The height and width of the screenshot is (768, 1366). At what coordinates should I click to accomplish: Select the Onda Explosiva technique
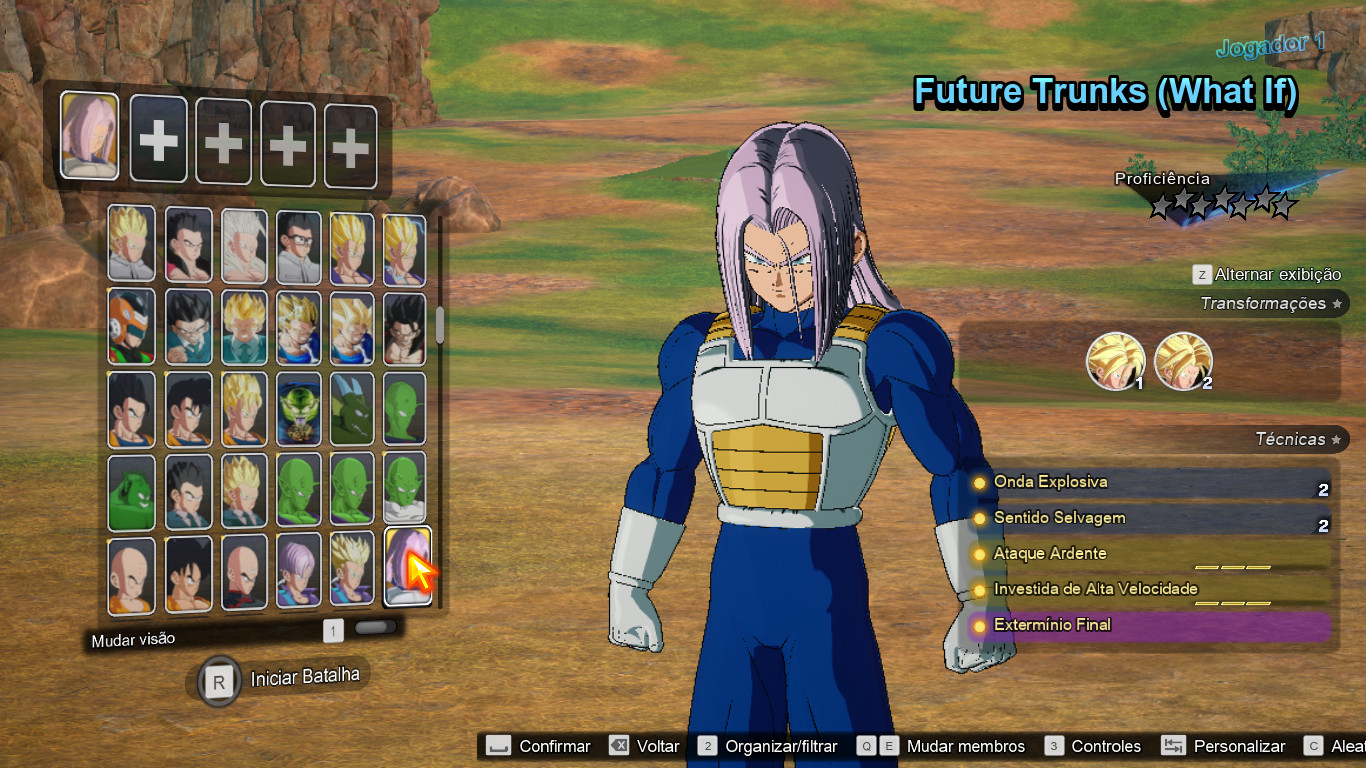(1150, 482)
